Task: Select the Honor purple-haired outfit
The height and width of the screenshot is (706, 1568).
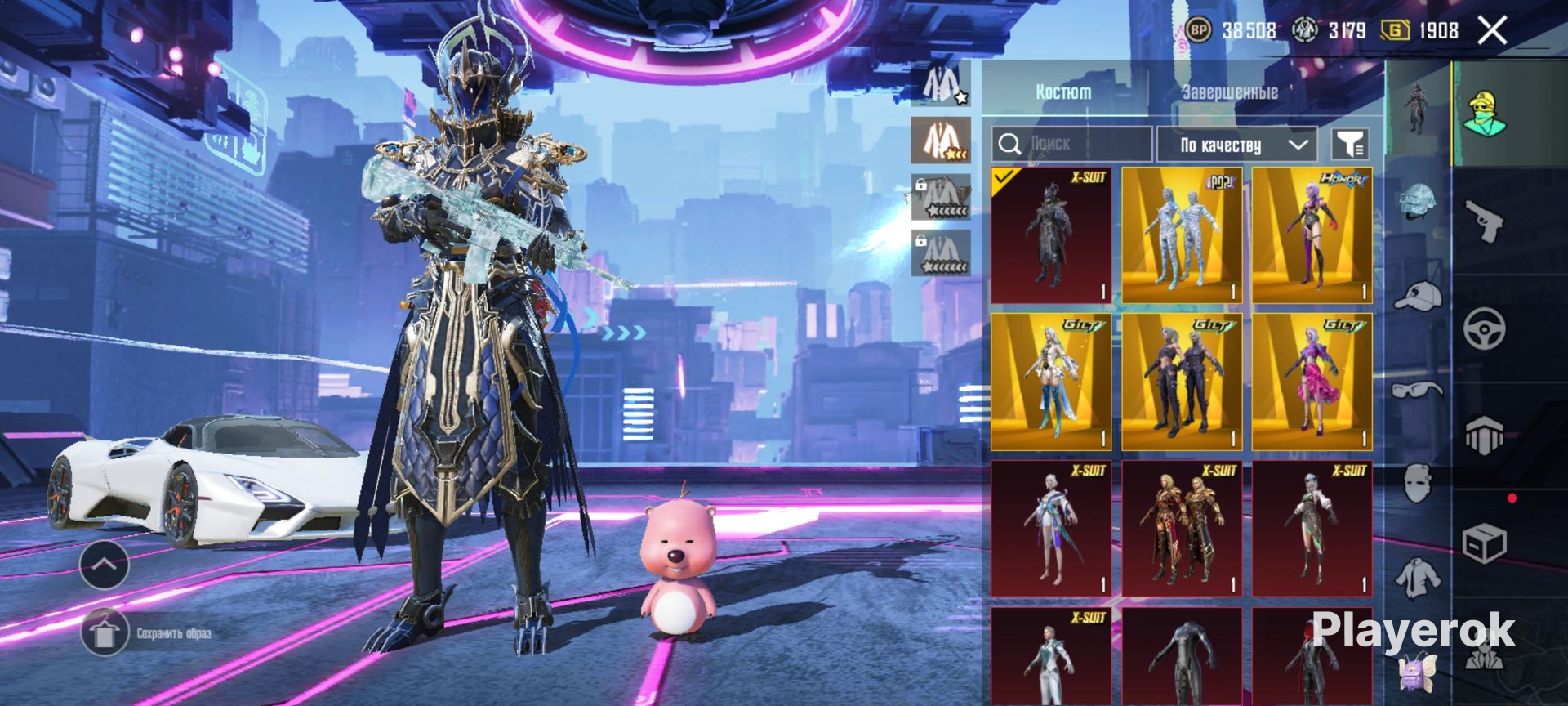Action: tap(1312, 235)
